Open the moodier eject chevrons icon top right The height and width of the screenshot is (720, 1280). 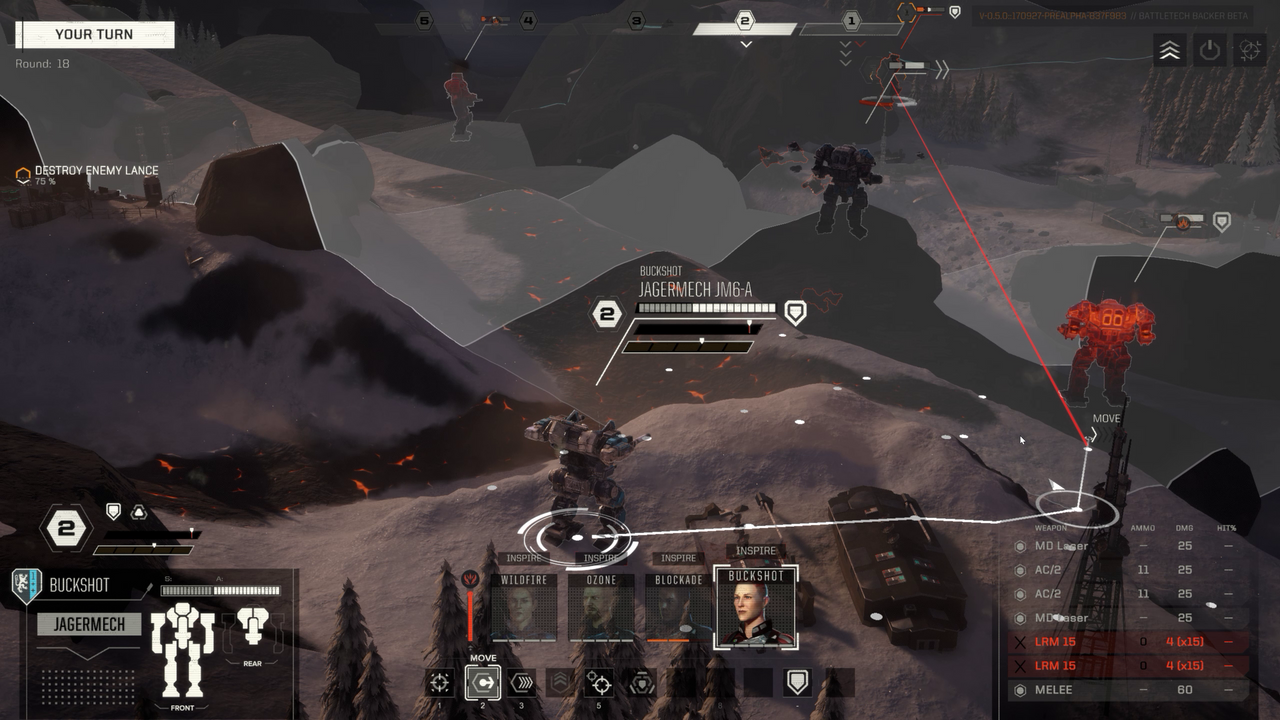click(1168, 51)
